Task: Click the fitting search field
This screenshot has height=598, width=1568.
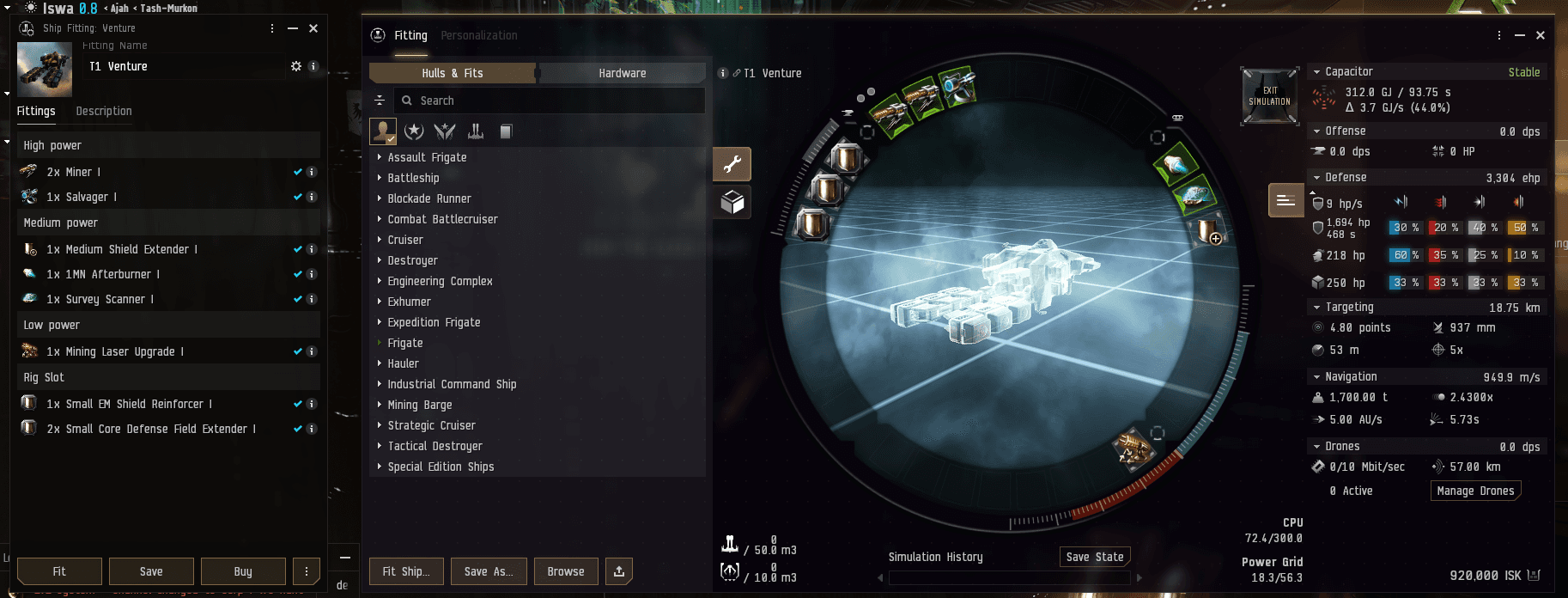Action: point(550,101)
